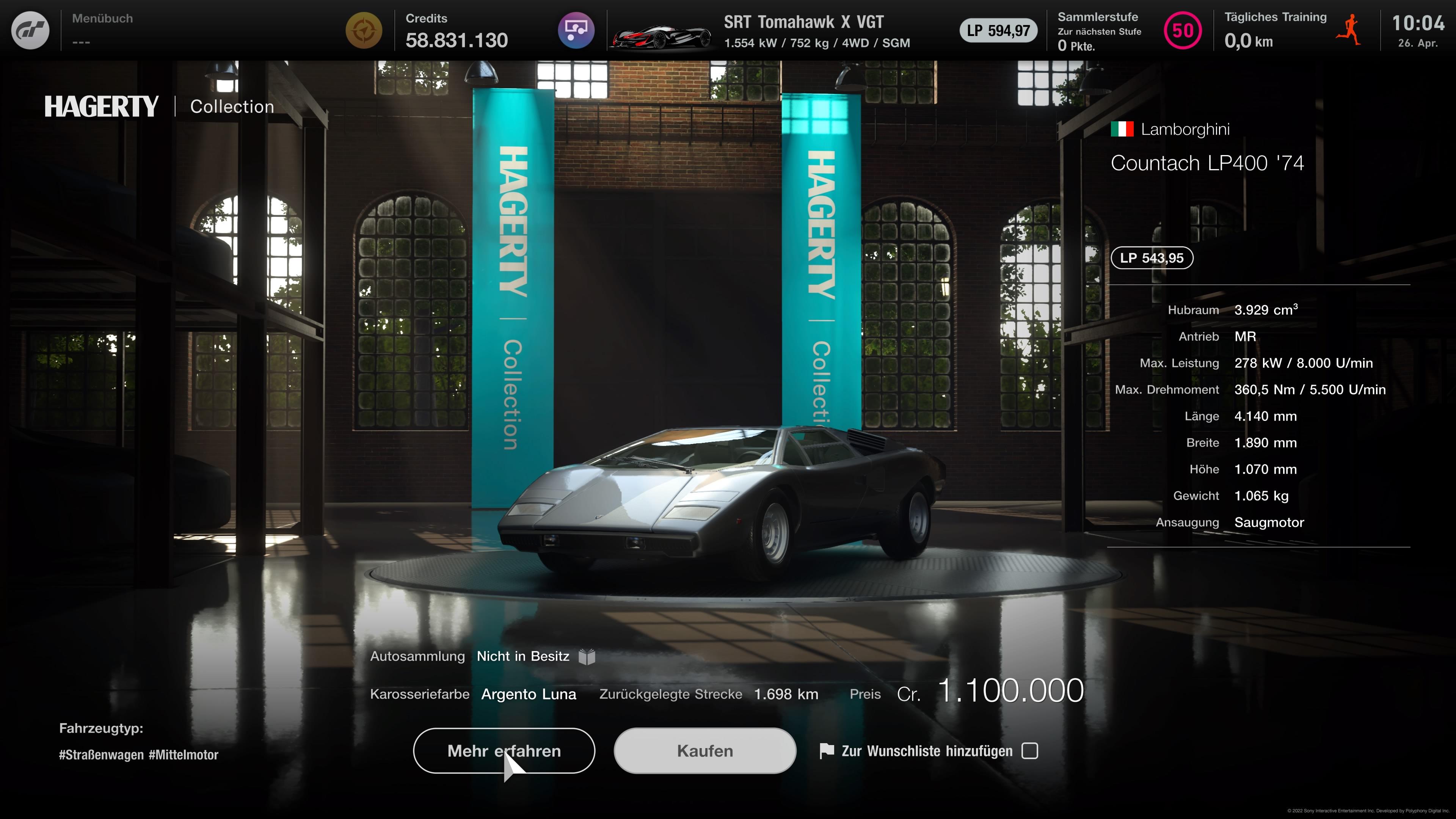Click the LP 543,95 points badge

[1152, 258]
